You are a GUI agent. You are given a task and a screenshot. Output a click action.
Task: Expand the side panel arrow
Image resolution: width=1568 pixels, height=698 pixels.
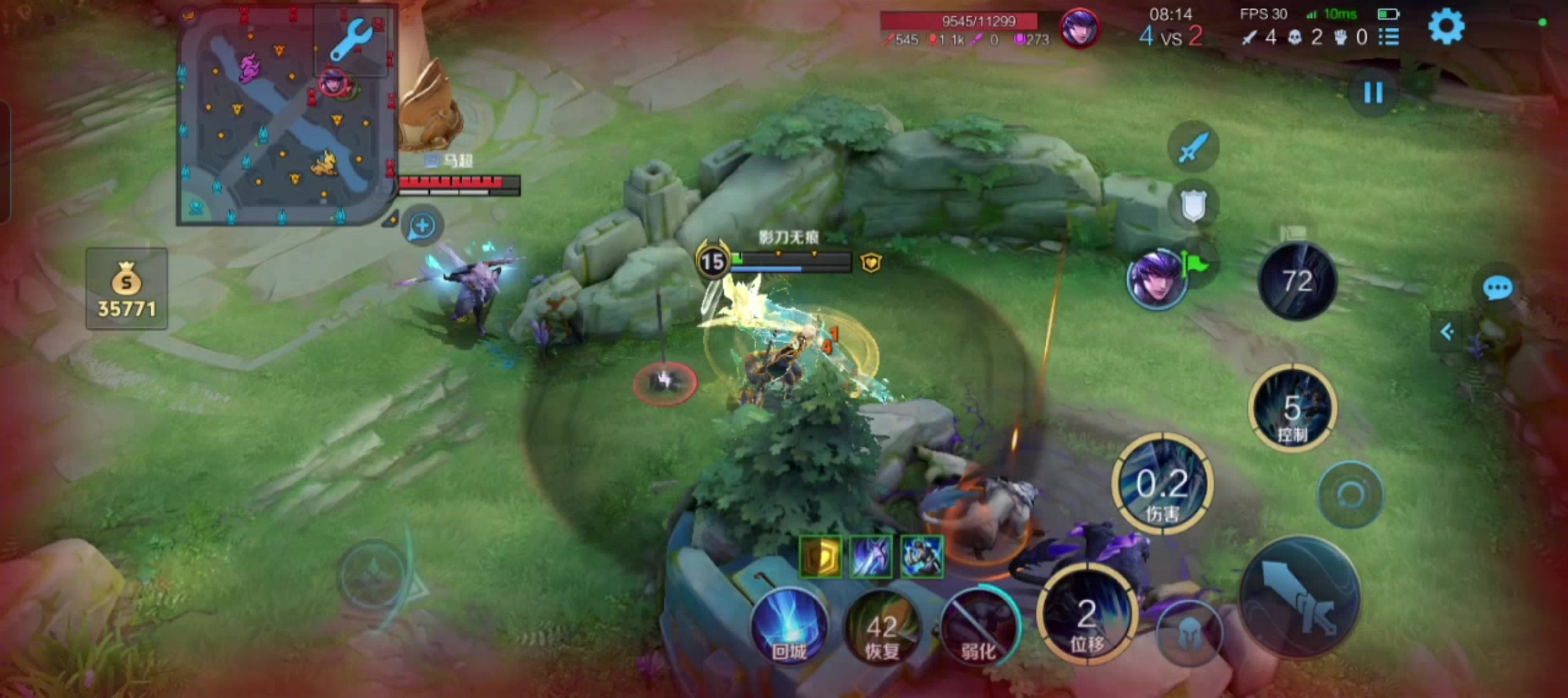coord(1447,332)
